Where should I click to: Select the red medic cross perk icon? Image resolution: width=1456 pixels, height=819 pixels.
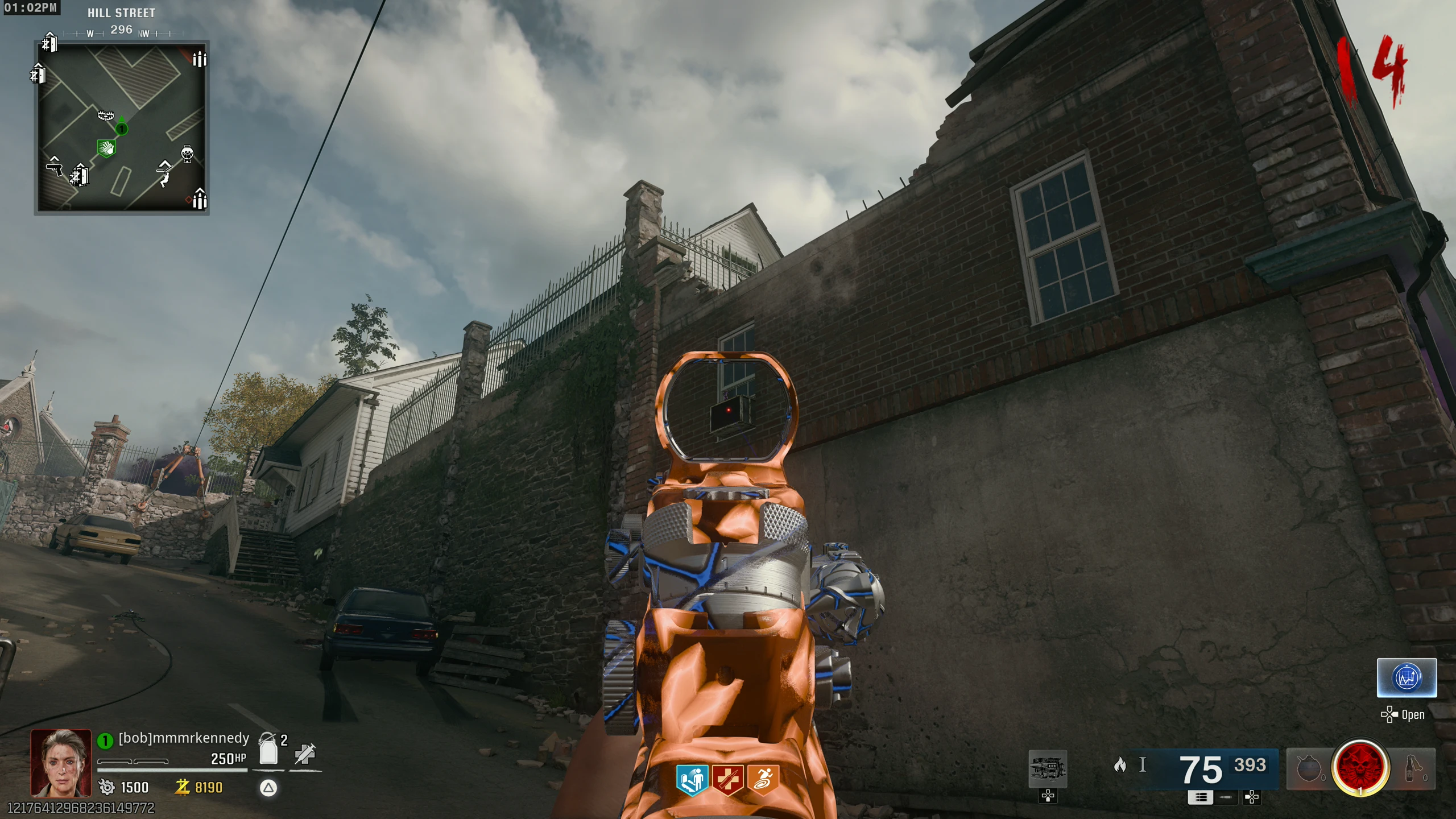click(728, 779)
